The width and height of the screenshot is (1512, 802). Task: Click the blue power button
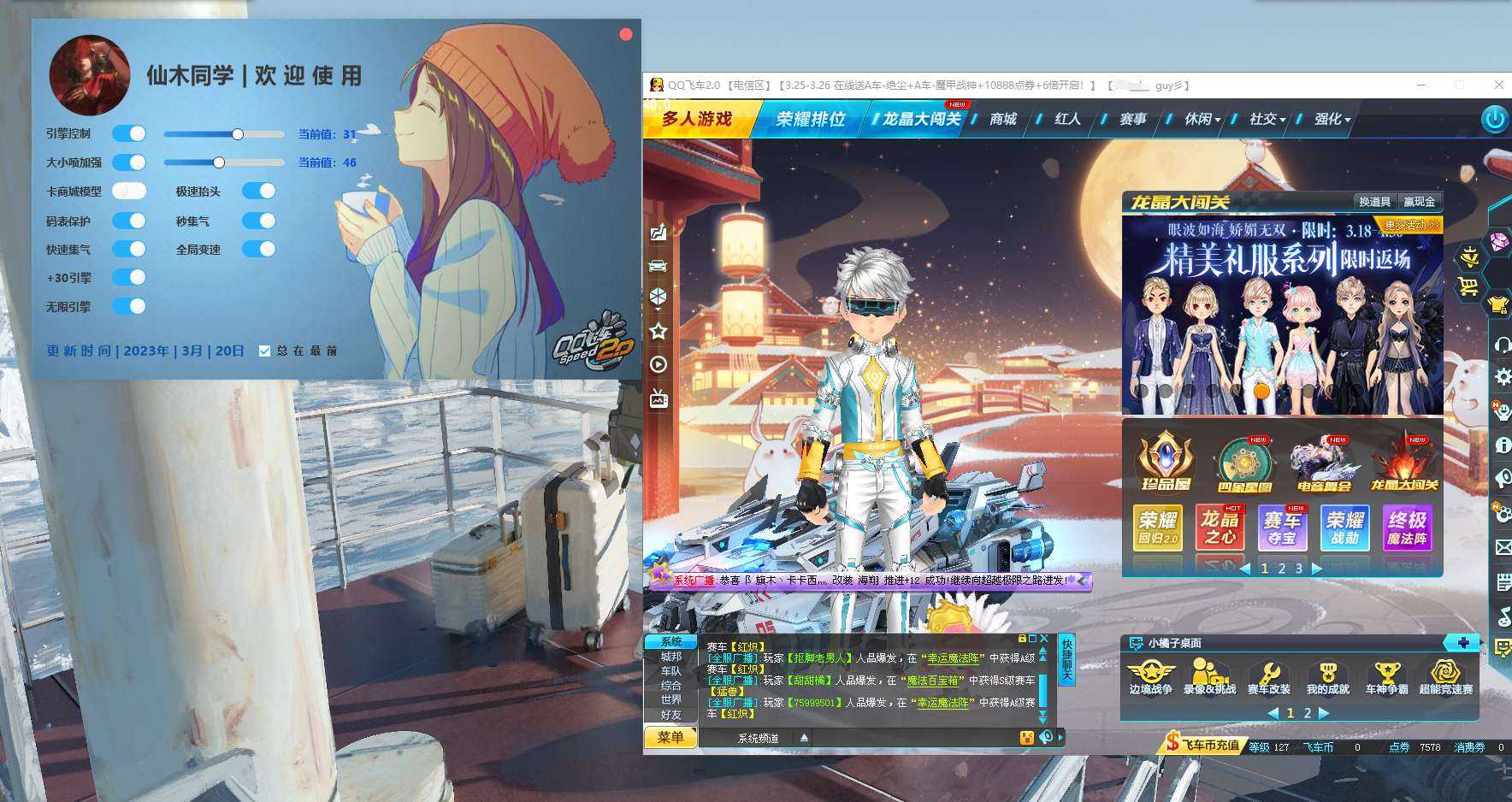1494,119
